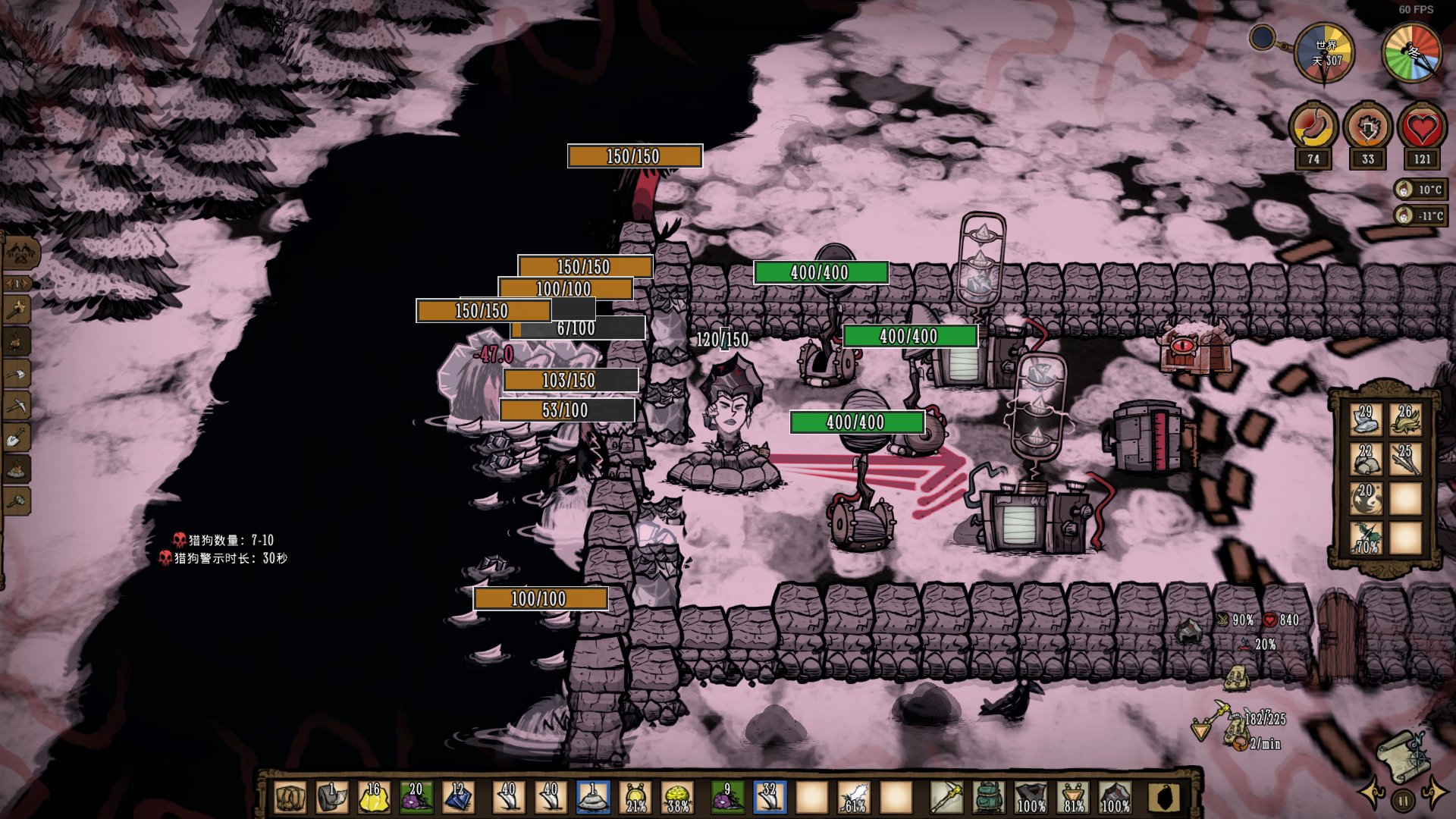Select the gold nugget stack of 16
This screenshot has height=819, width=1456.
[x=373, y=798]
